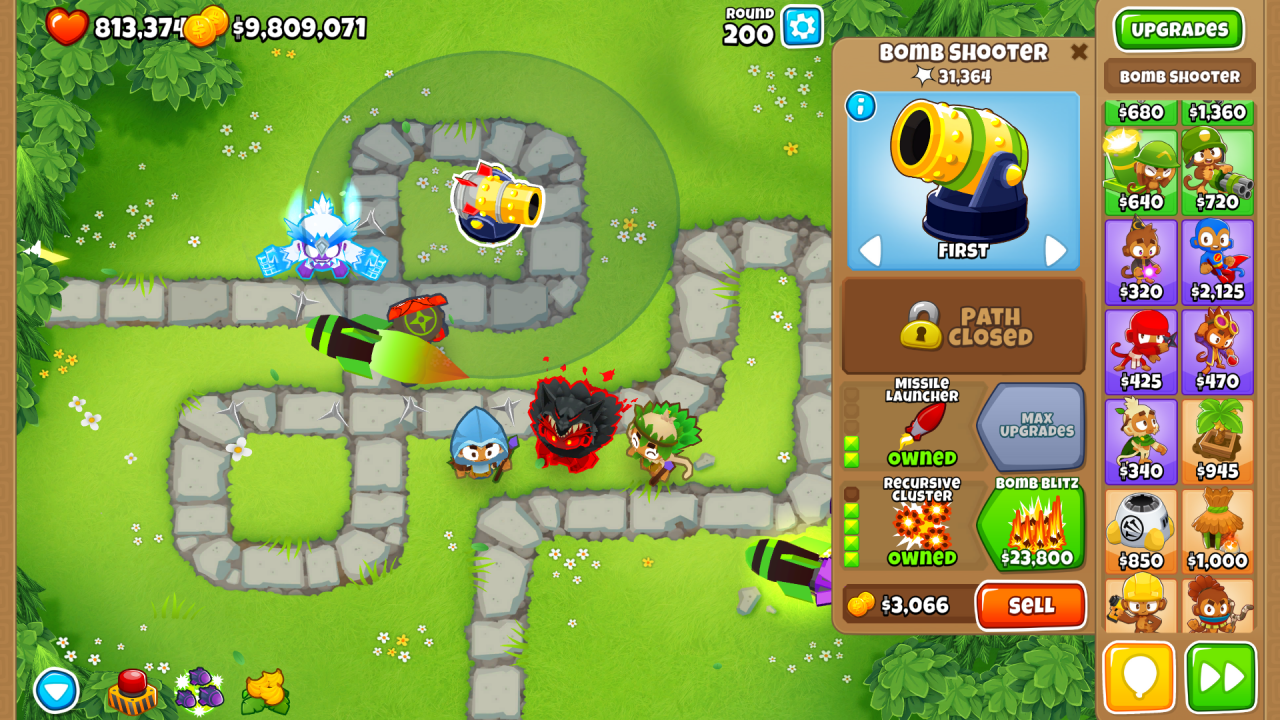This screenshot has height=720, width=1280.
Task: Sell the Bomb Shooter for $3,066
Action: pyautogui.click(x=1031, y=606)
